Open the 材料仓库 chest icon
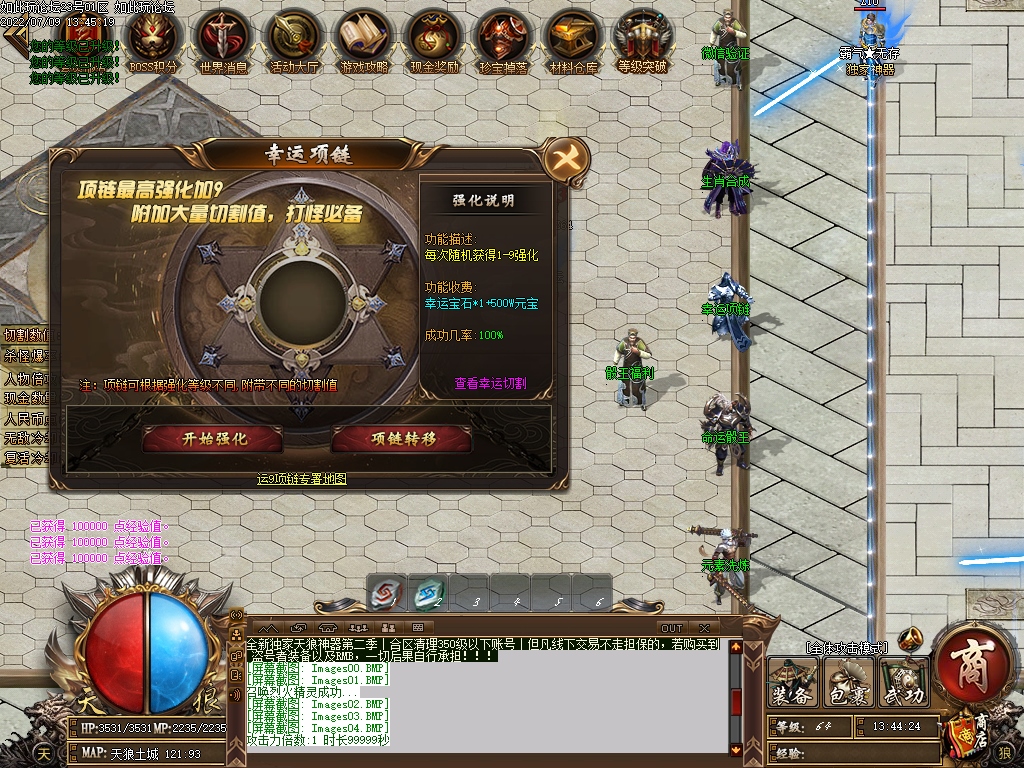Screen dimensions: 1024x768 (x=574, y=38)
